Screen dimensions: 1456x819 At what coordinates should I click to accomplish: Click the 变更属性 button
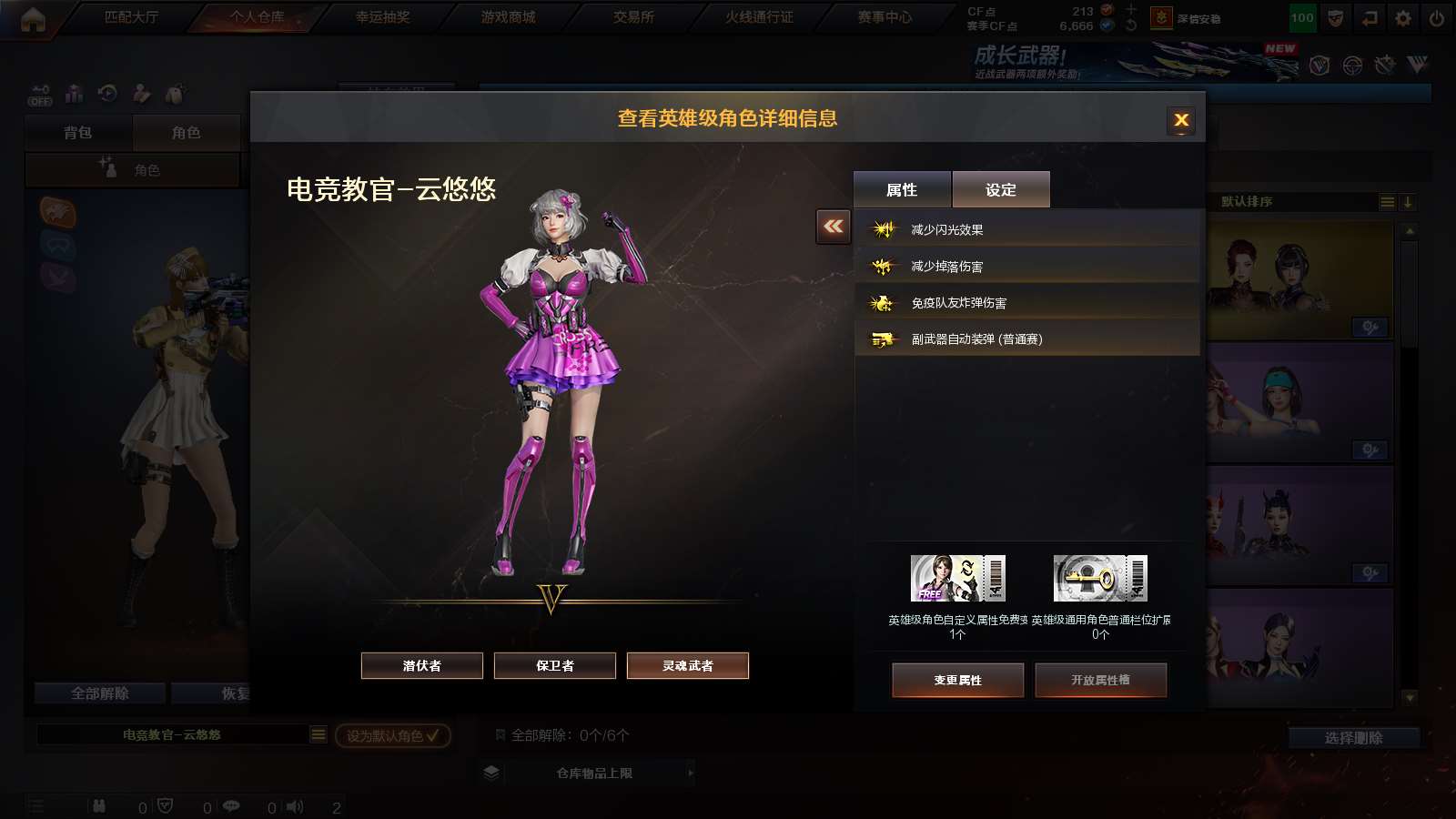(958, 680)
